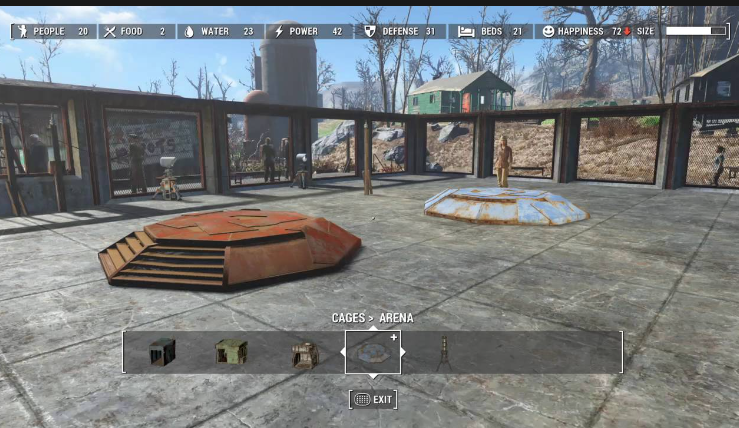Select the dark metal cage item

pos(162,352)
